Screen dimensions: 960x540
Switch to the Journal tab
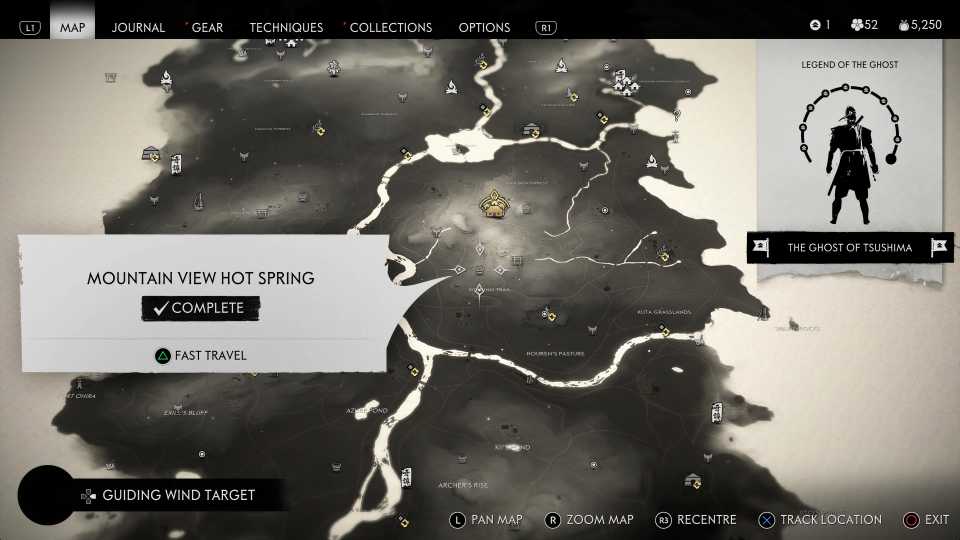point(138,27)
